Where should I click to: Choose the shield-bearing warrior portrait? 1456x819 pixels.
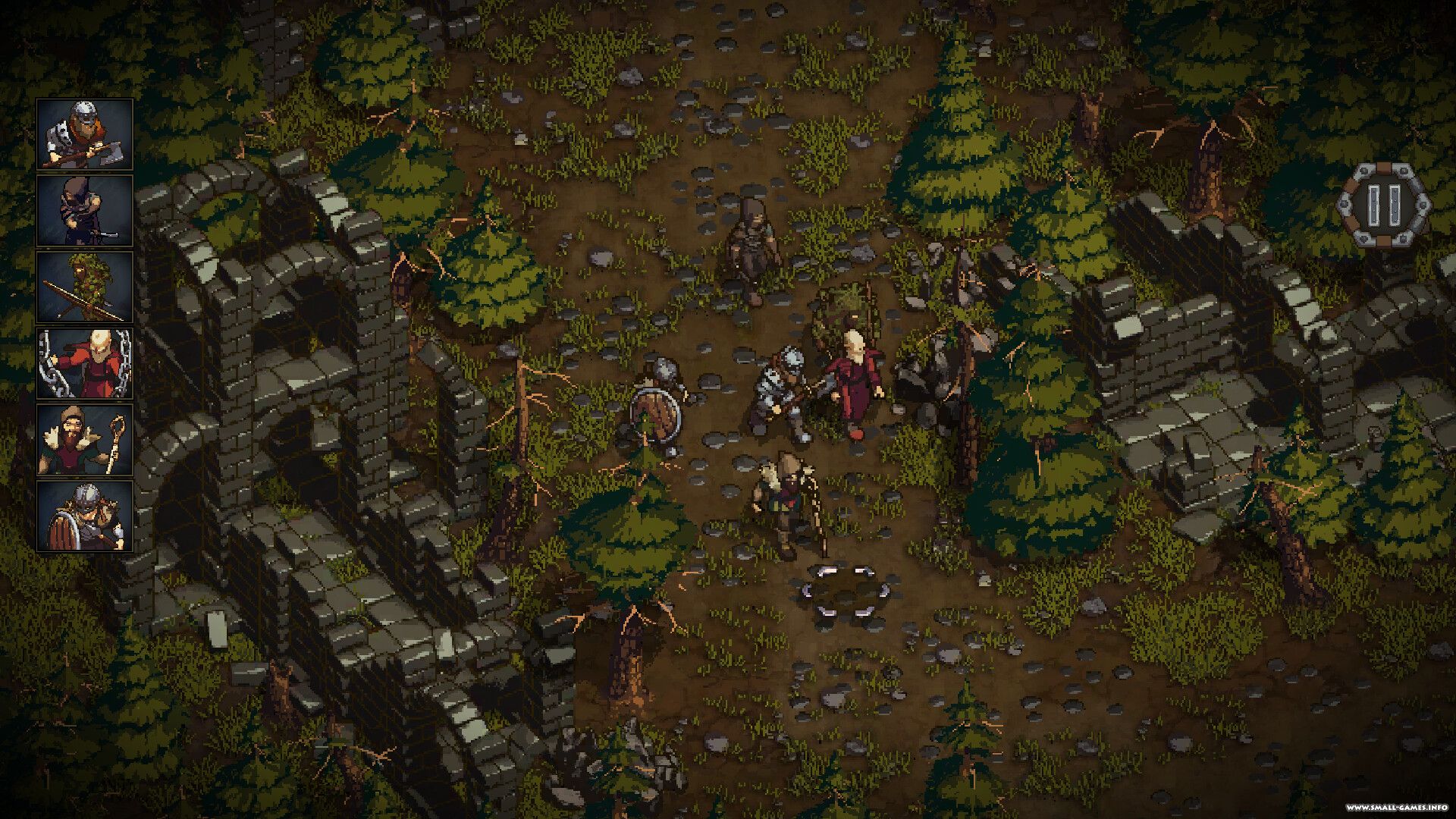[85, 516]
